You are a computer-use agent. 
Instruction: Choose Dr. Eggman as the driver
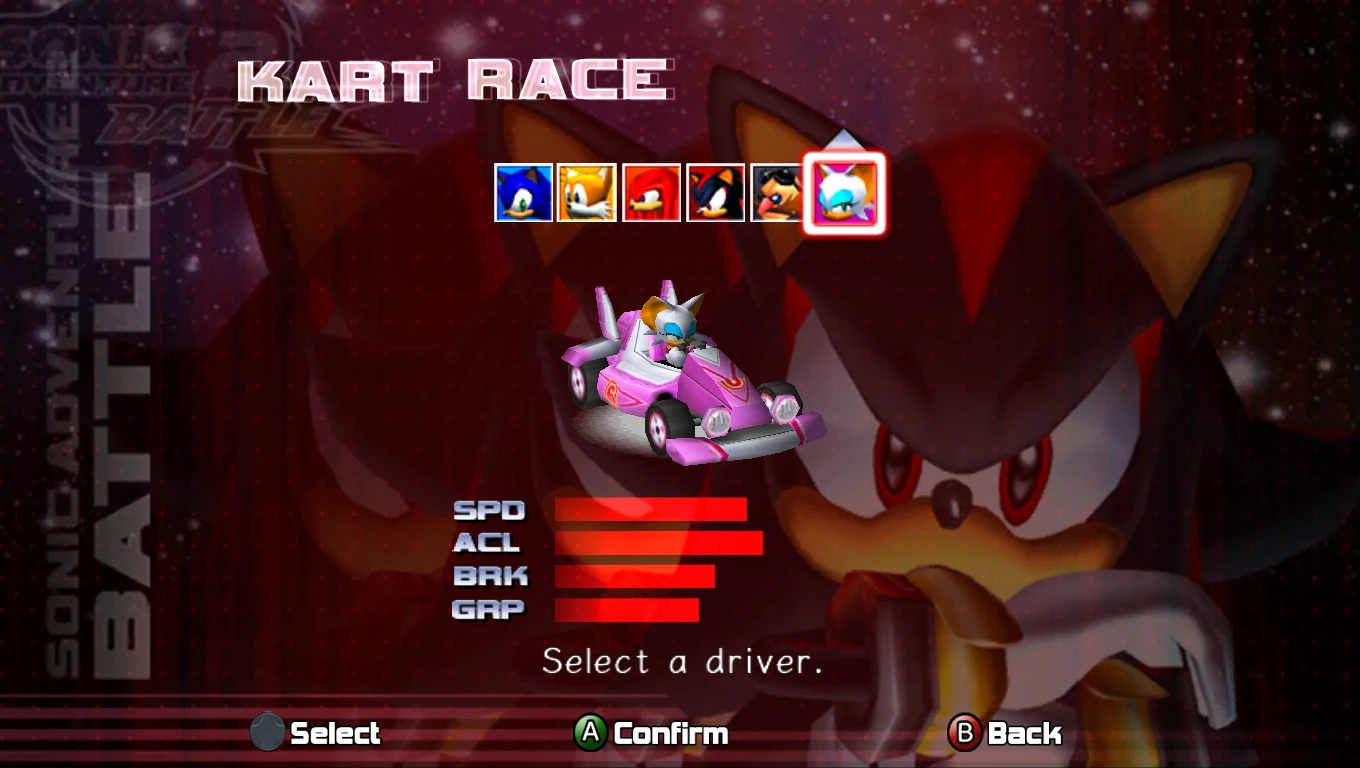(x=778, y=193)
